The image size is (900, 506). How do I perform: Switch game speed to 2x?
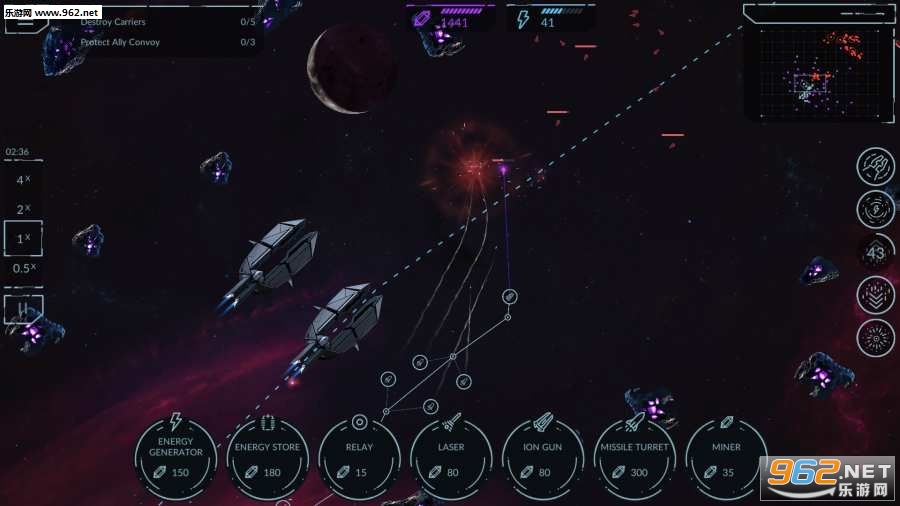[23, 209]
